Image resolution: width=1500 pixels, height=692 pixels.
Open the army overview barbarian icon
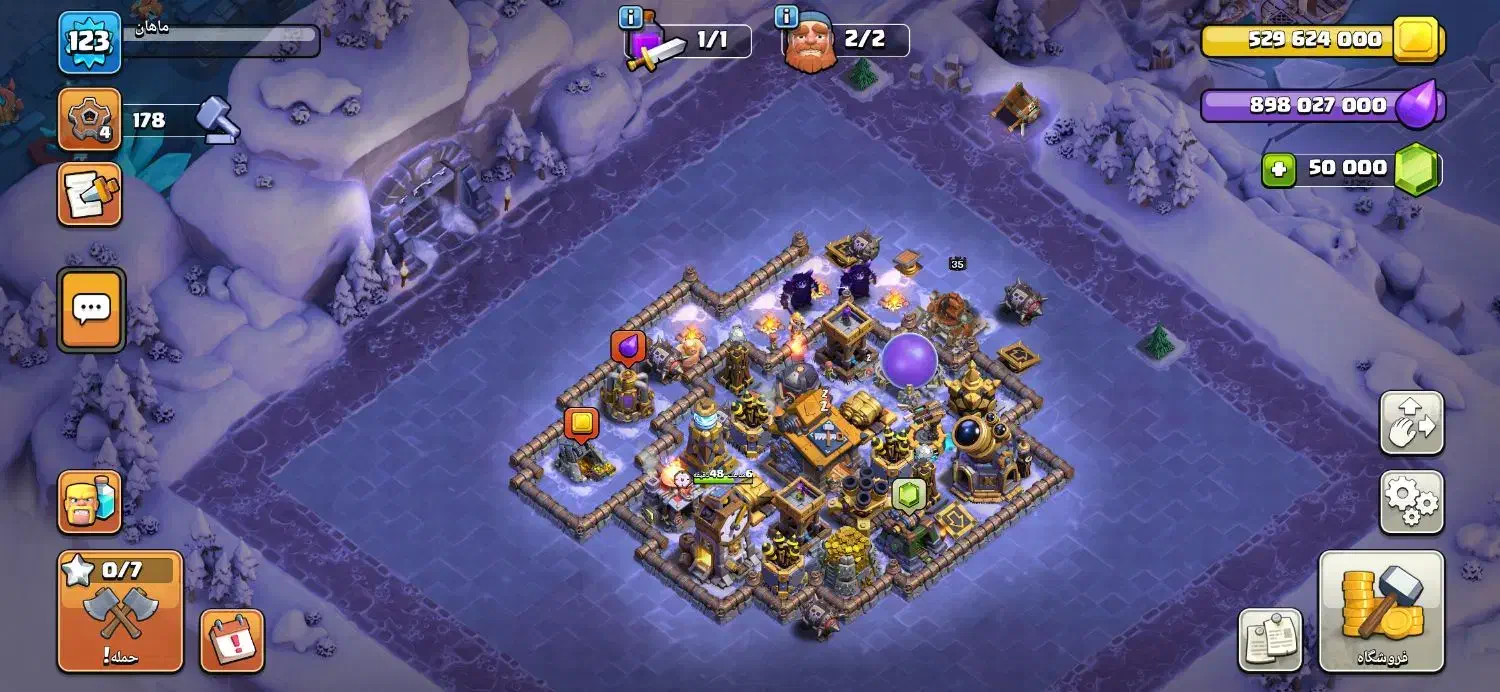[x=90, y=501]
